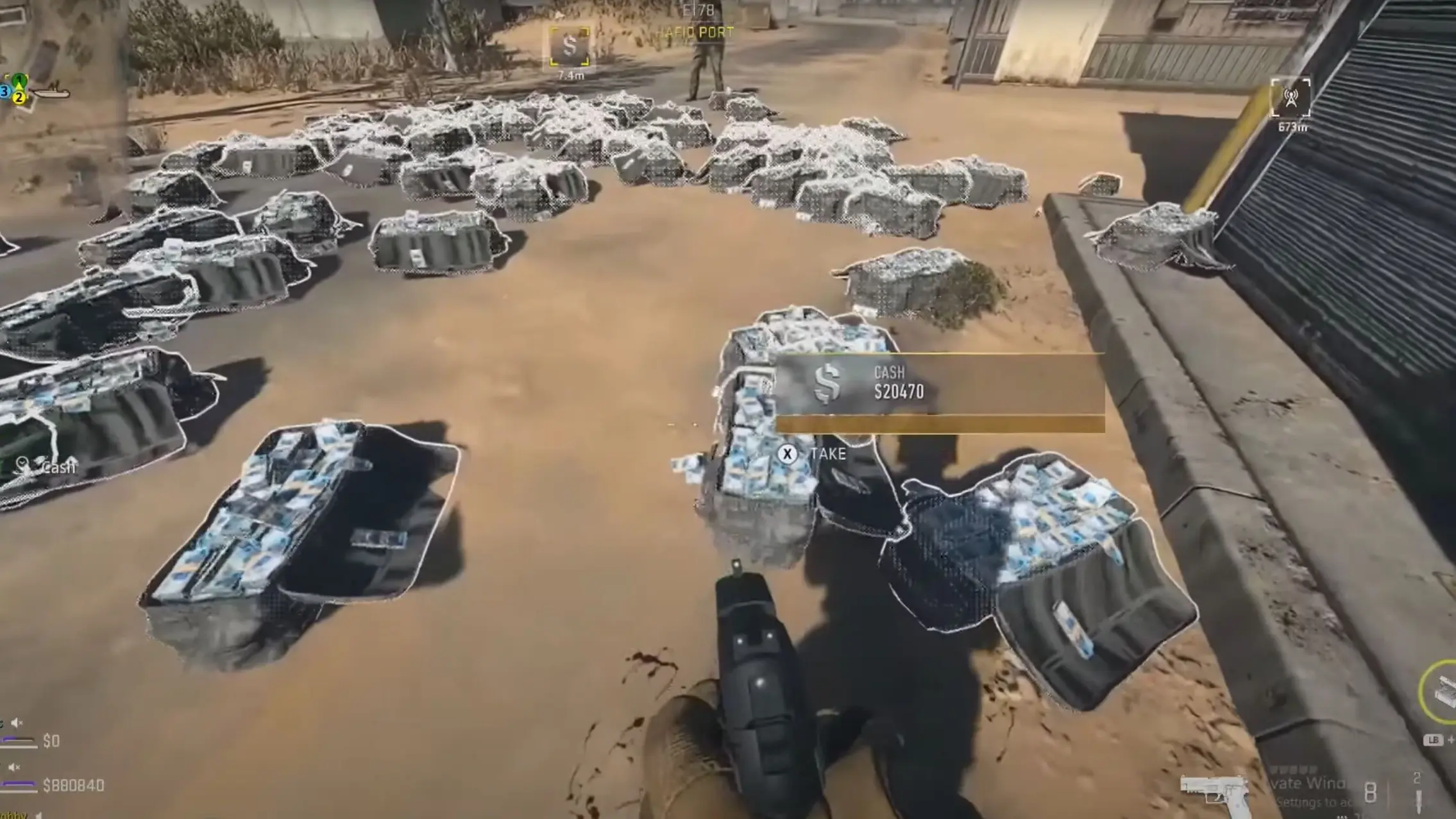The image size is (1456, 819).
Task: Click the player arrow on the minimap
Action: 20,85
